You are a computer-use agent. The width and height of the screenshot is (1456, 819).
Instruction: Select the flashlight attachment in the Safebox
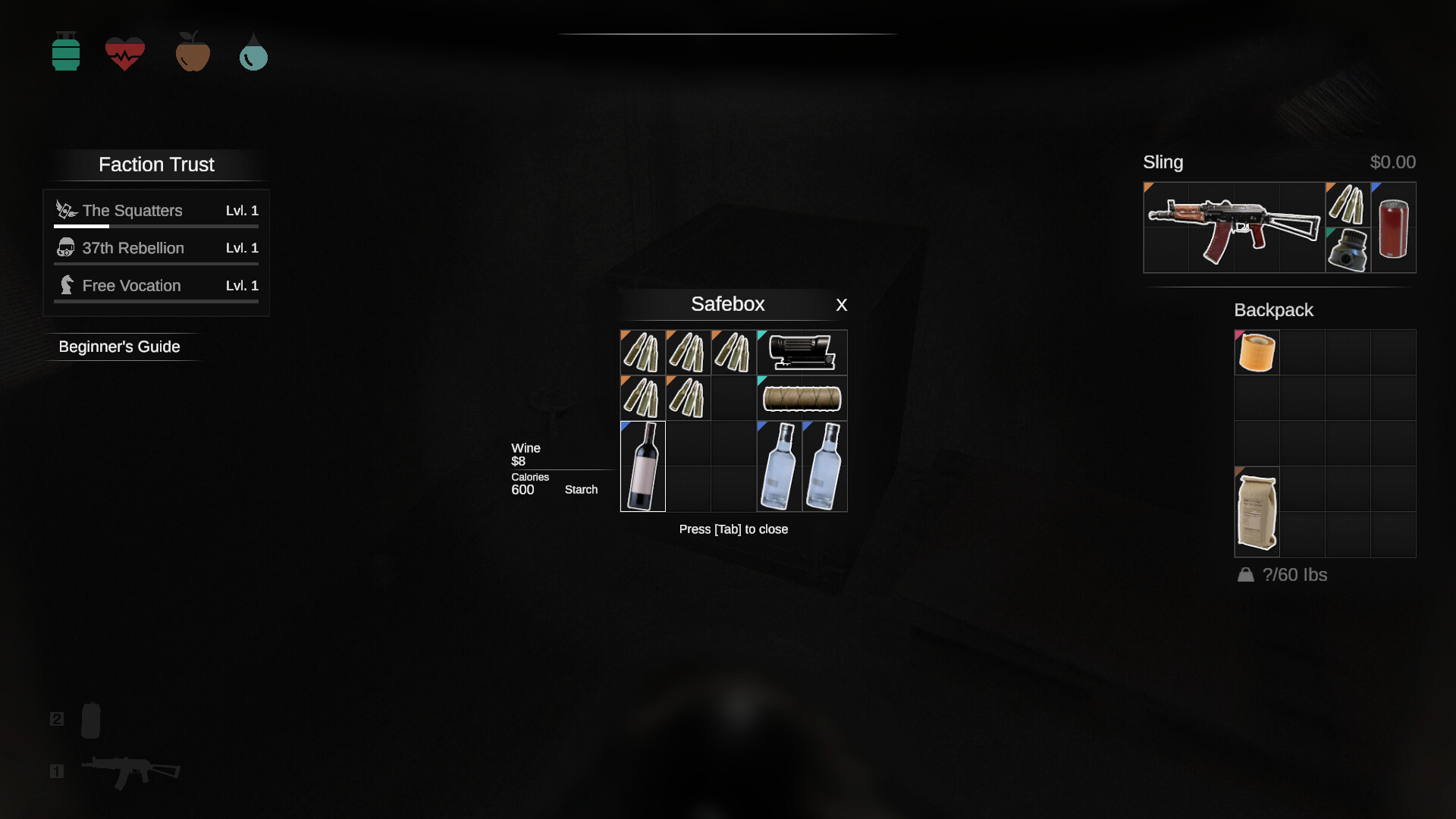click(801, 352)
